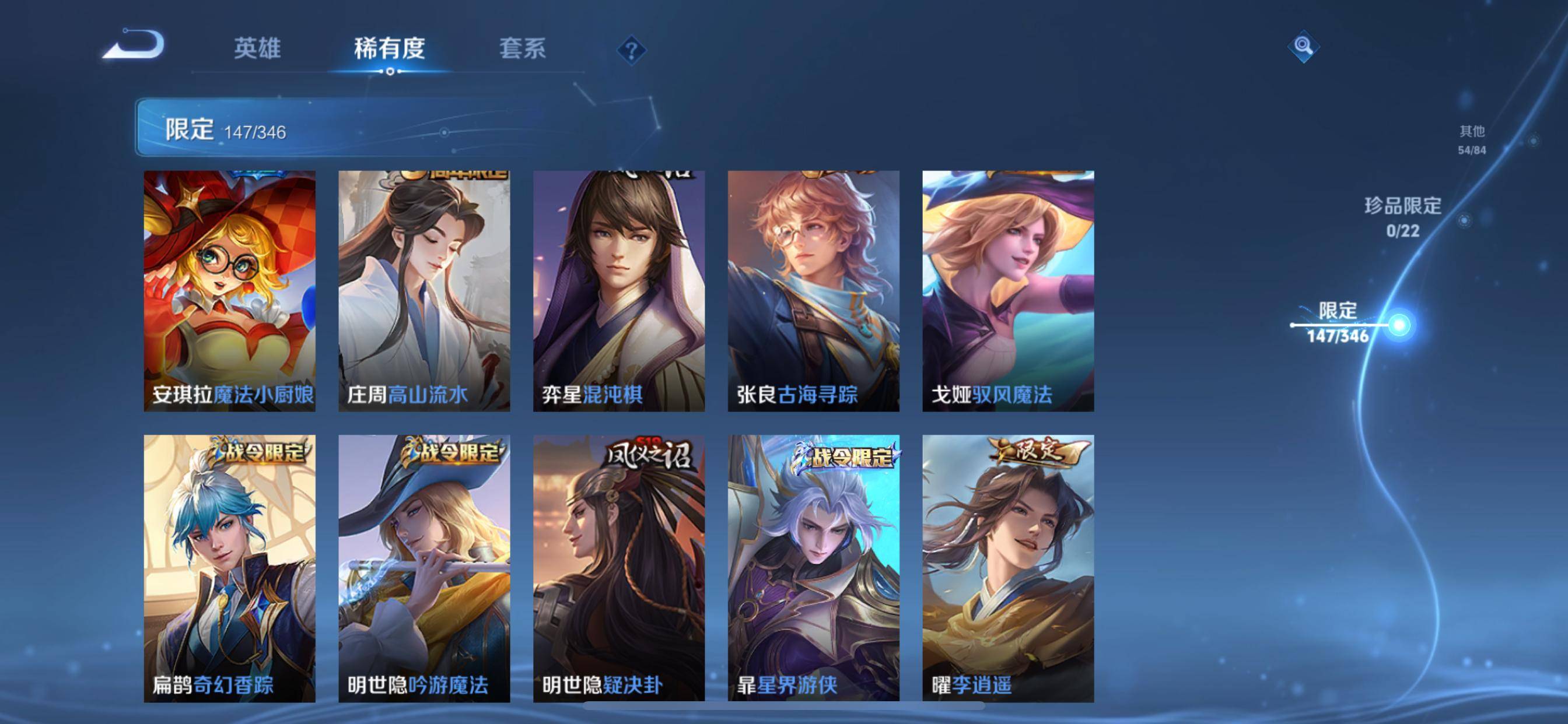1568x724 pixels.
Task: Switch to the 英雄 tab
Action: [257, 48]
